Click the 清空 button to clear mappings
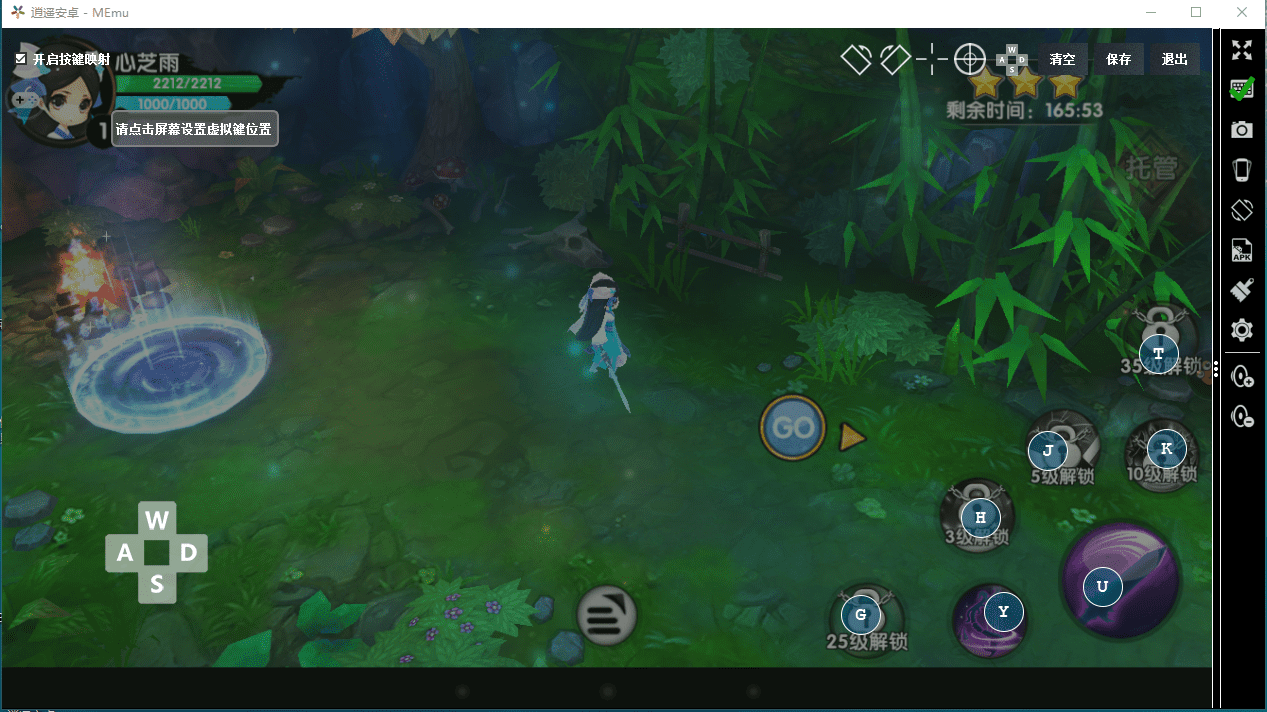This screenshot has width=1267, height=712. coord(1063,60)
